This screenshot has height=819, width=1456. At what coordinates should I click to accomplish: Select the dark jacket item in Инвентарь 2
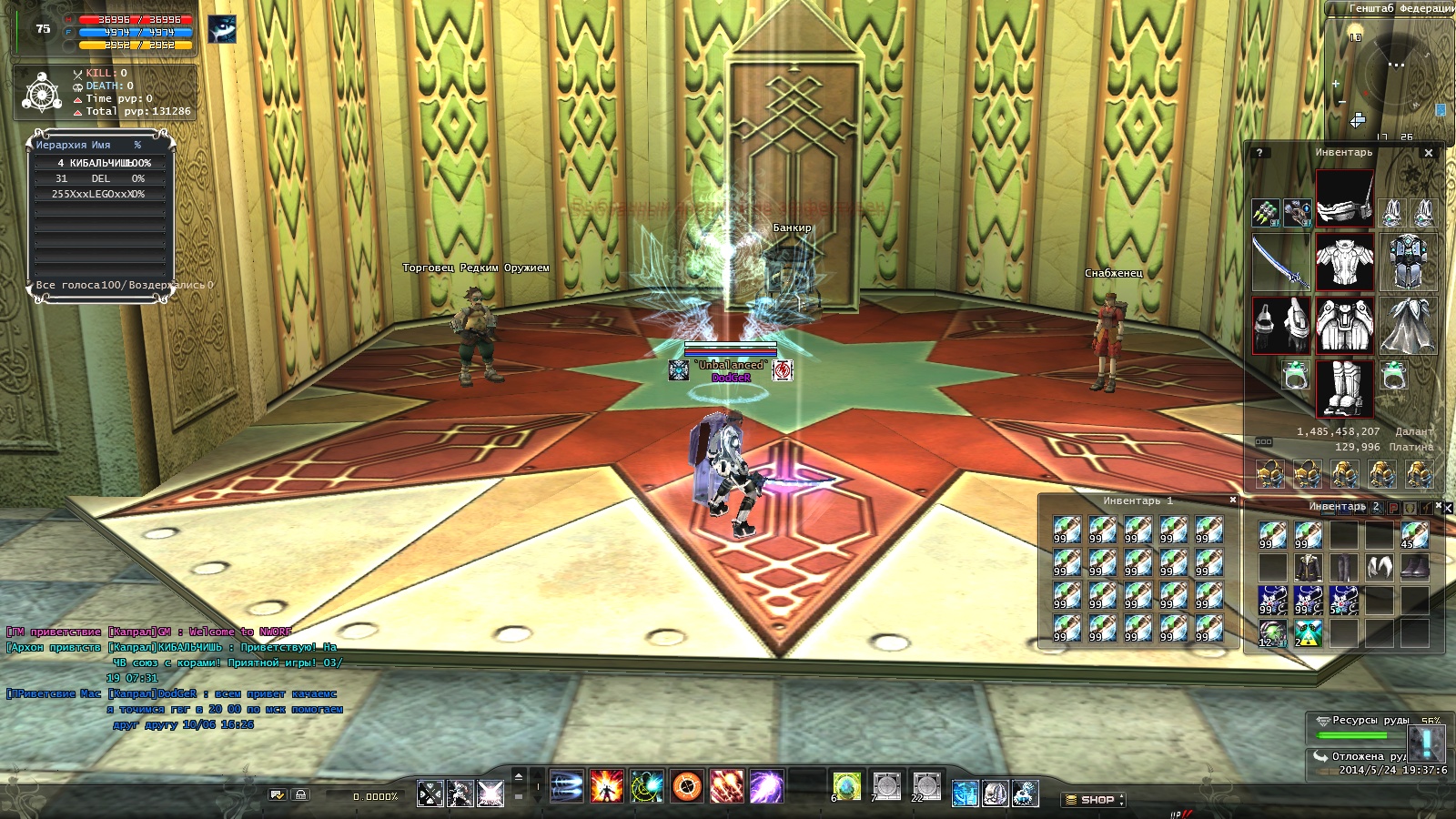(1309, 569)
